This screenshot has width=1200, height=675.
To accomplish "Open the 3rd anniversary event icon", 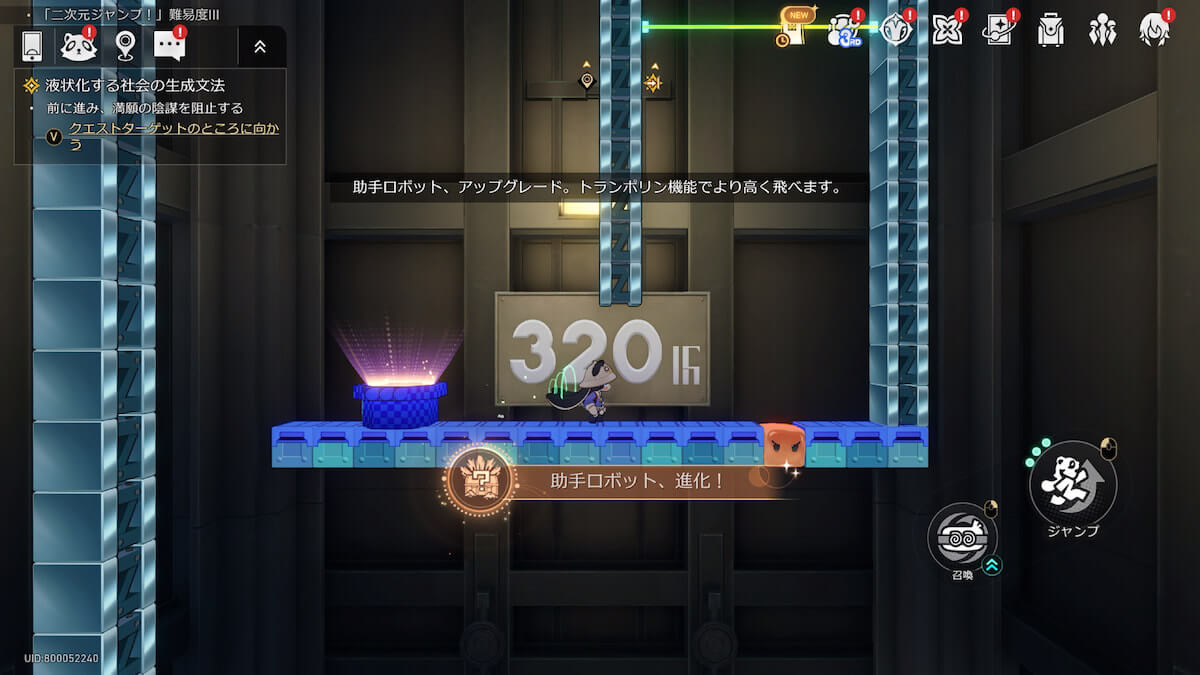I will 845,31.
